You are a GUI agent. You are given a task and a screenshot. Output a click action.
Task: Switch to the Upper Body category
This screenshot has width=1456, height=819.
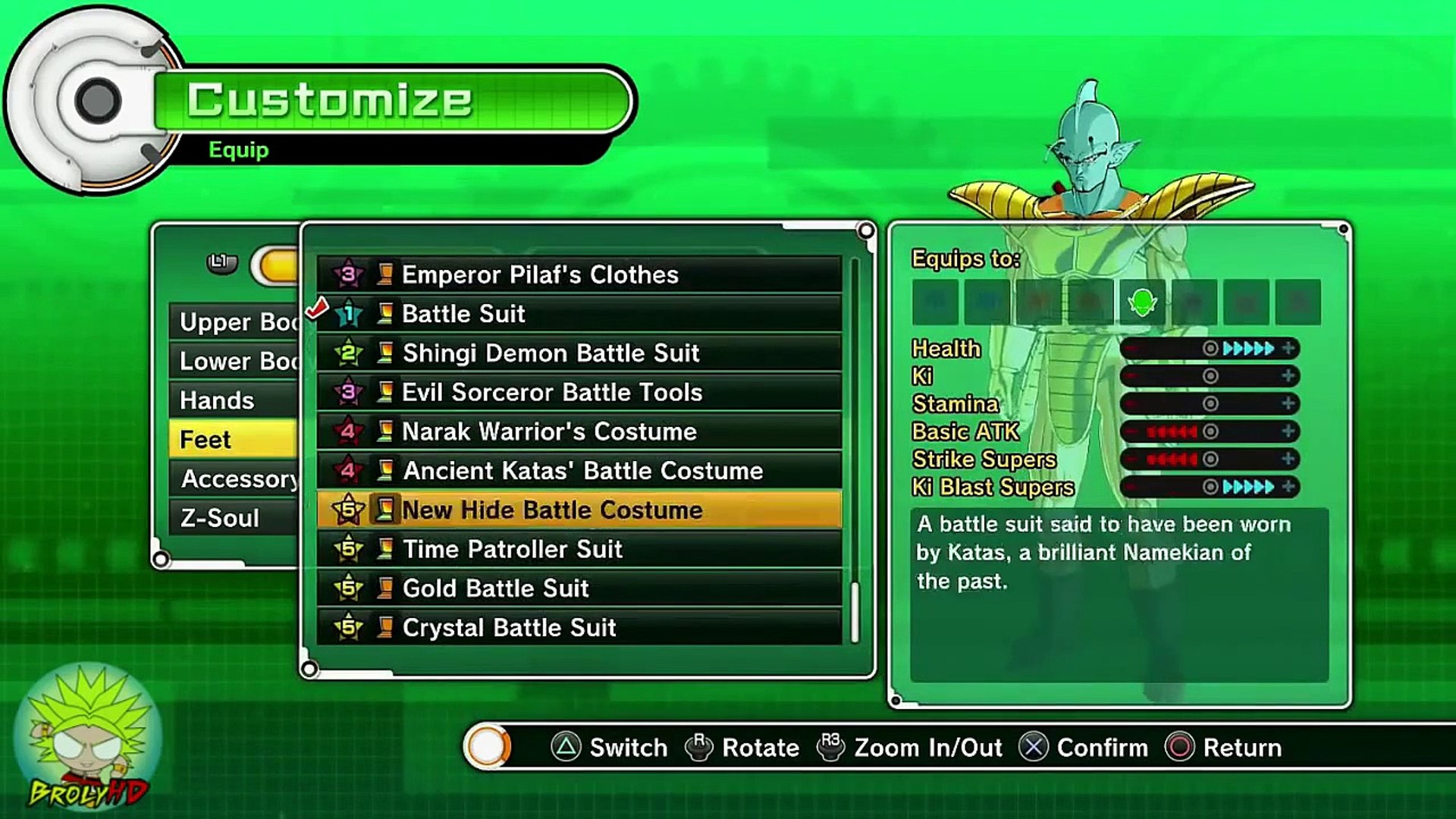point(235,322)
